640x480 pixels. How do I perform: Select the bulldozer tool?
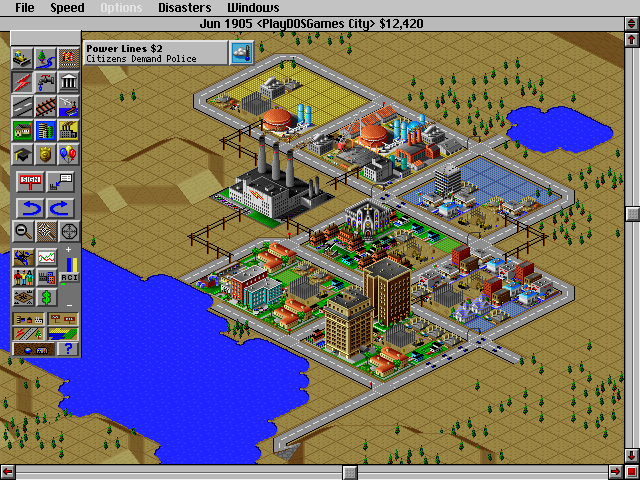pyautogui.click(x=22, y=59)
